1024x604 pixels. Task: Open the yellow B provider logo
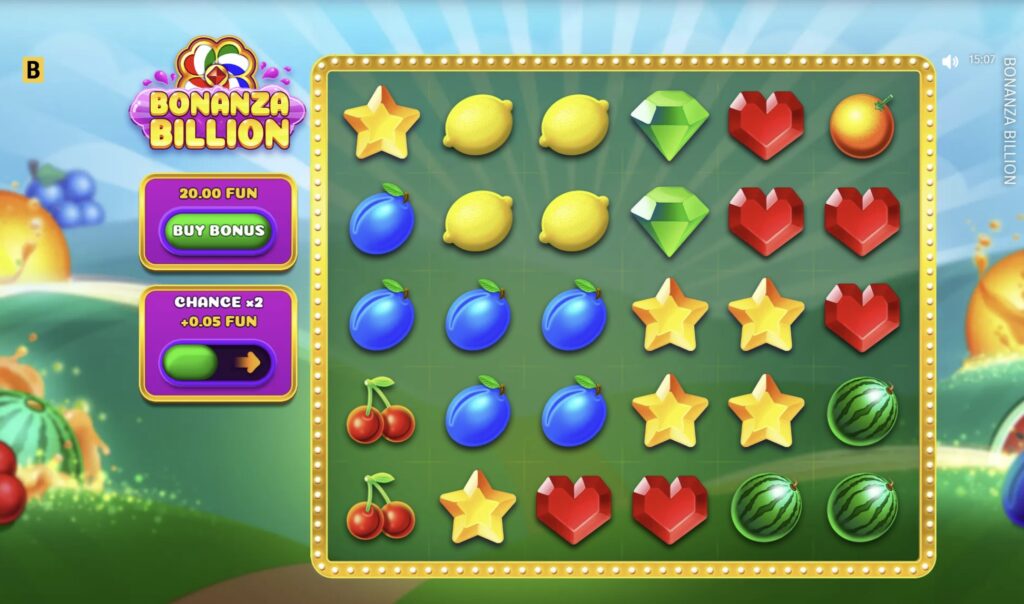[x=33, y=70]
